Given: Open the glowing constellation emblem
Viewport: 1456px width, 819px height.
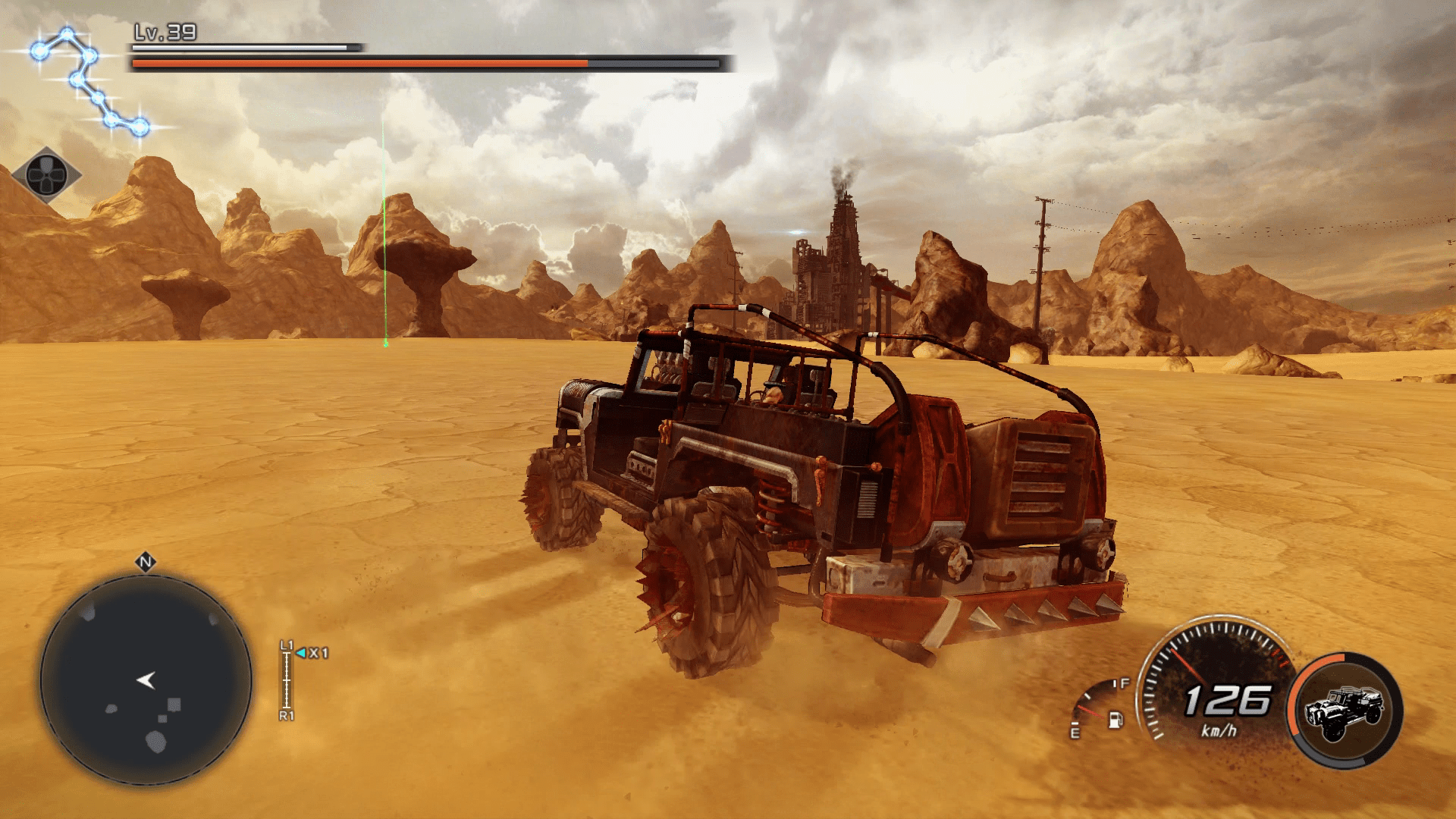Looking at the screenshot, I should click(x=89, y=82).
